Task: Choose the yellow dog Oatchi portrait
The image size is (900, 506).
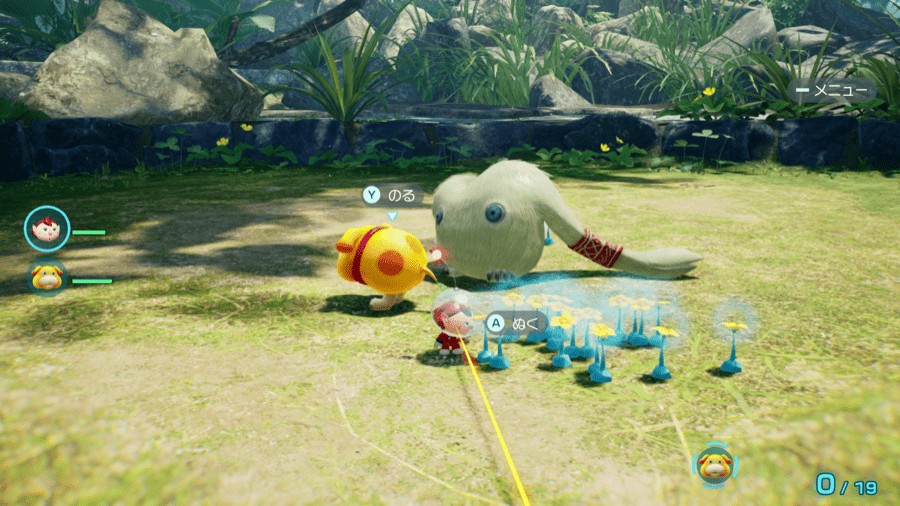Action: (47, 278)
